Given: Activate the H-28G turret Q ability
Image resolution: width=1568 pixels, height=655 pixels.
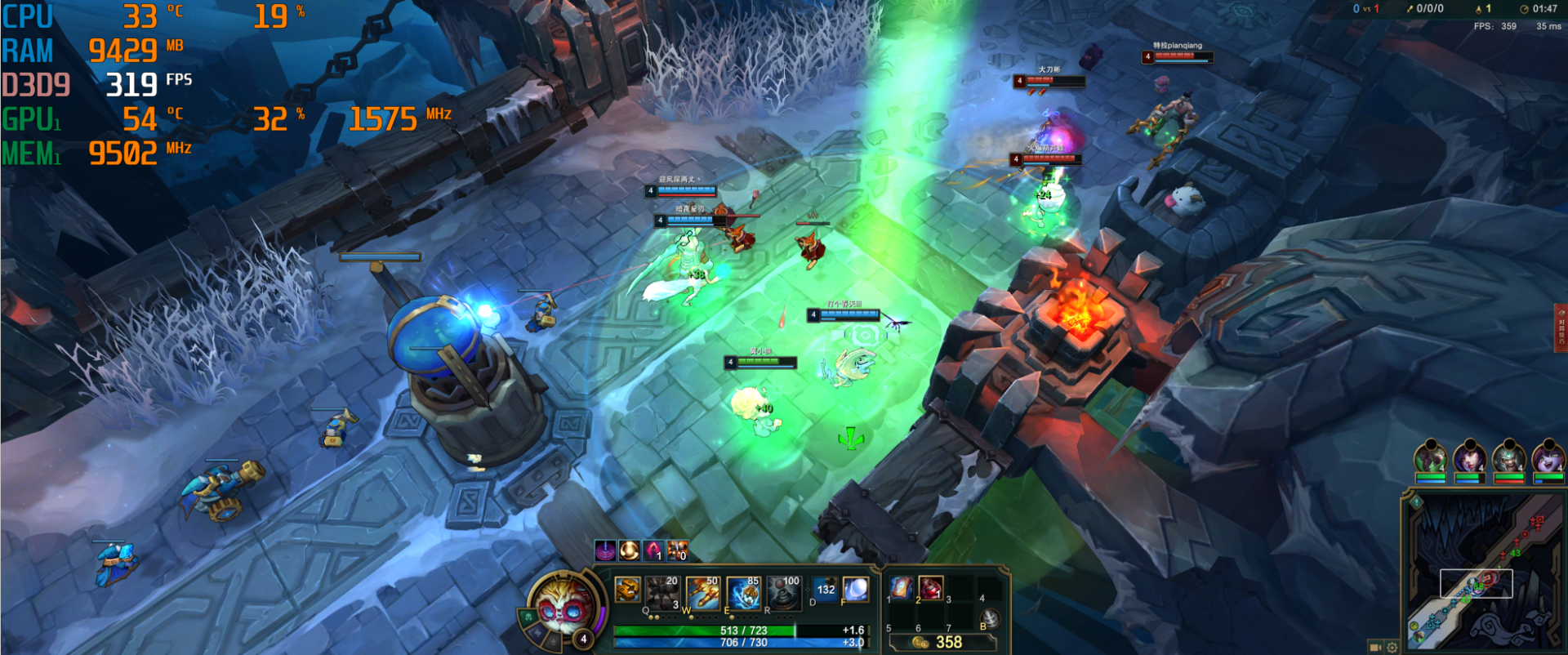Looking at the screenshot, I should (x=662, y=591).
